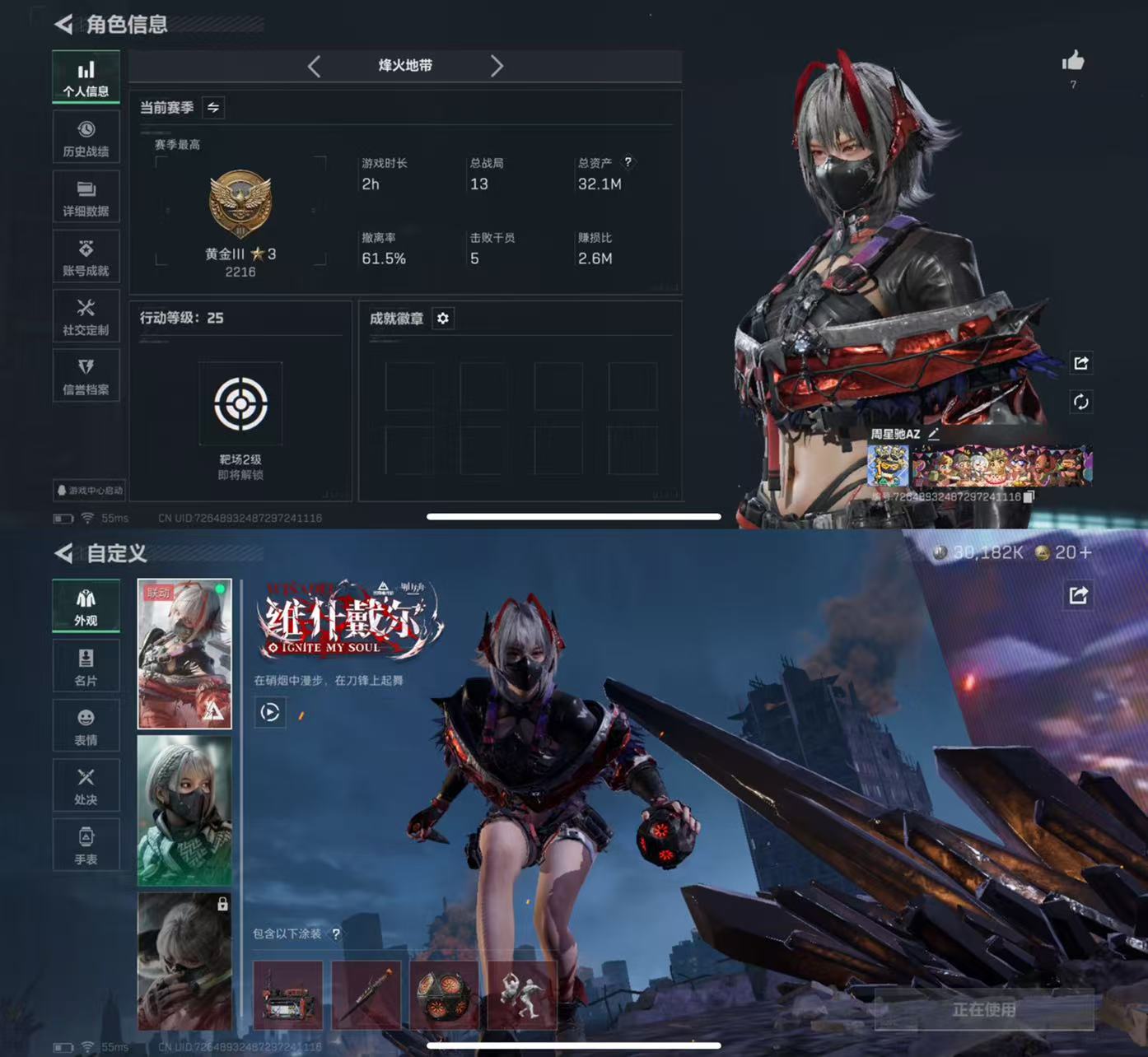This screenshot has width=1148, height=1057.
Task: Open the 社交定制 customization section
Action: (x=86, y=315)
